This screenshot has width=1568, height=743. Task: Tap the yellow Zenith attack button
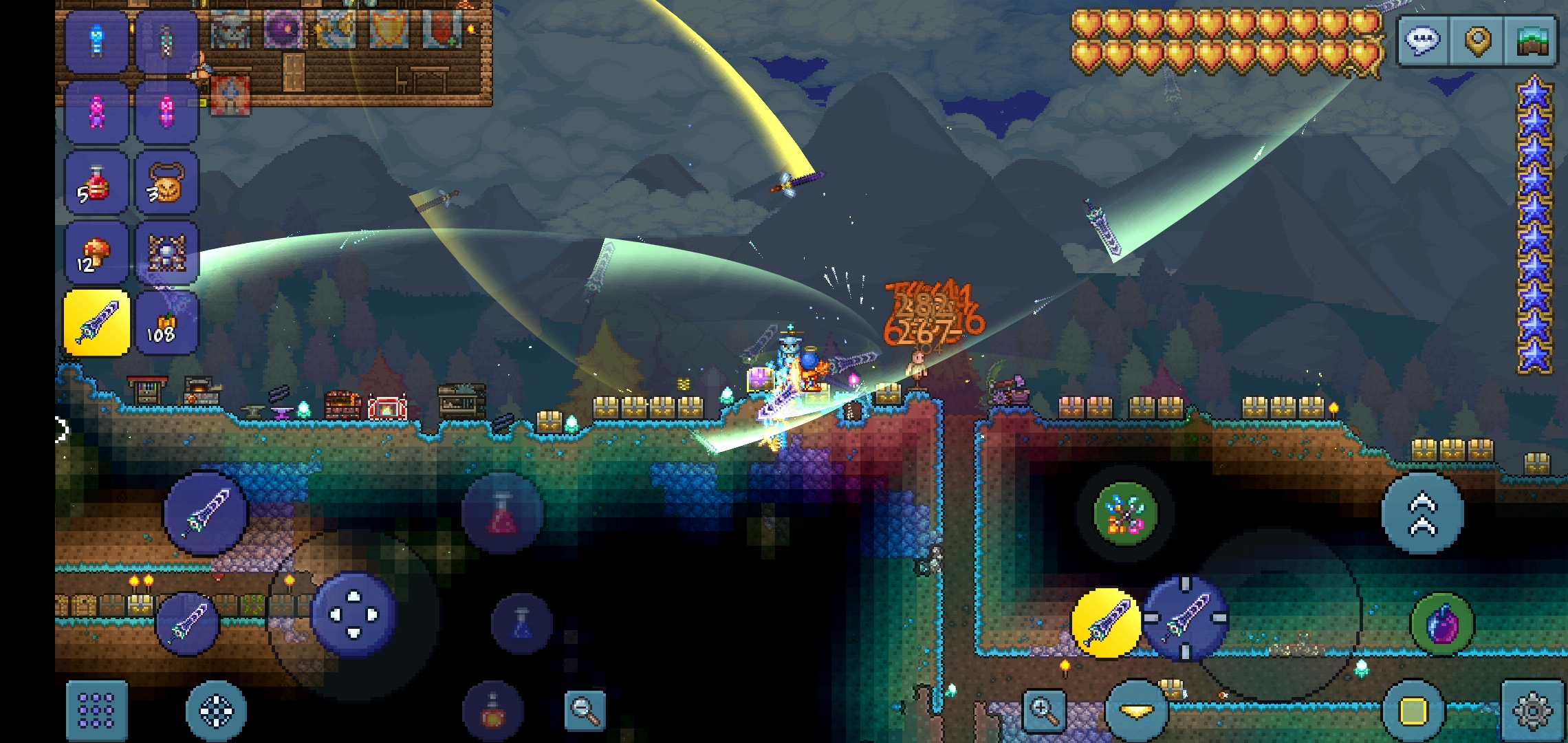coord(1106,622)
